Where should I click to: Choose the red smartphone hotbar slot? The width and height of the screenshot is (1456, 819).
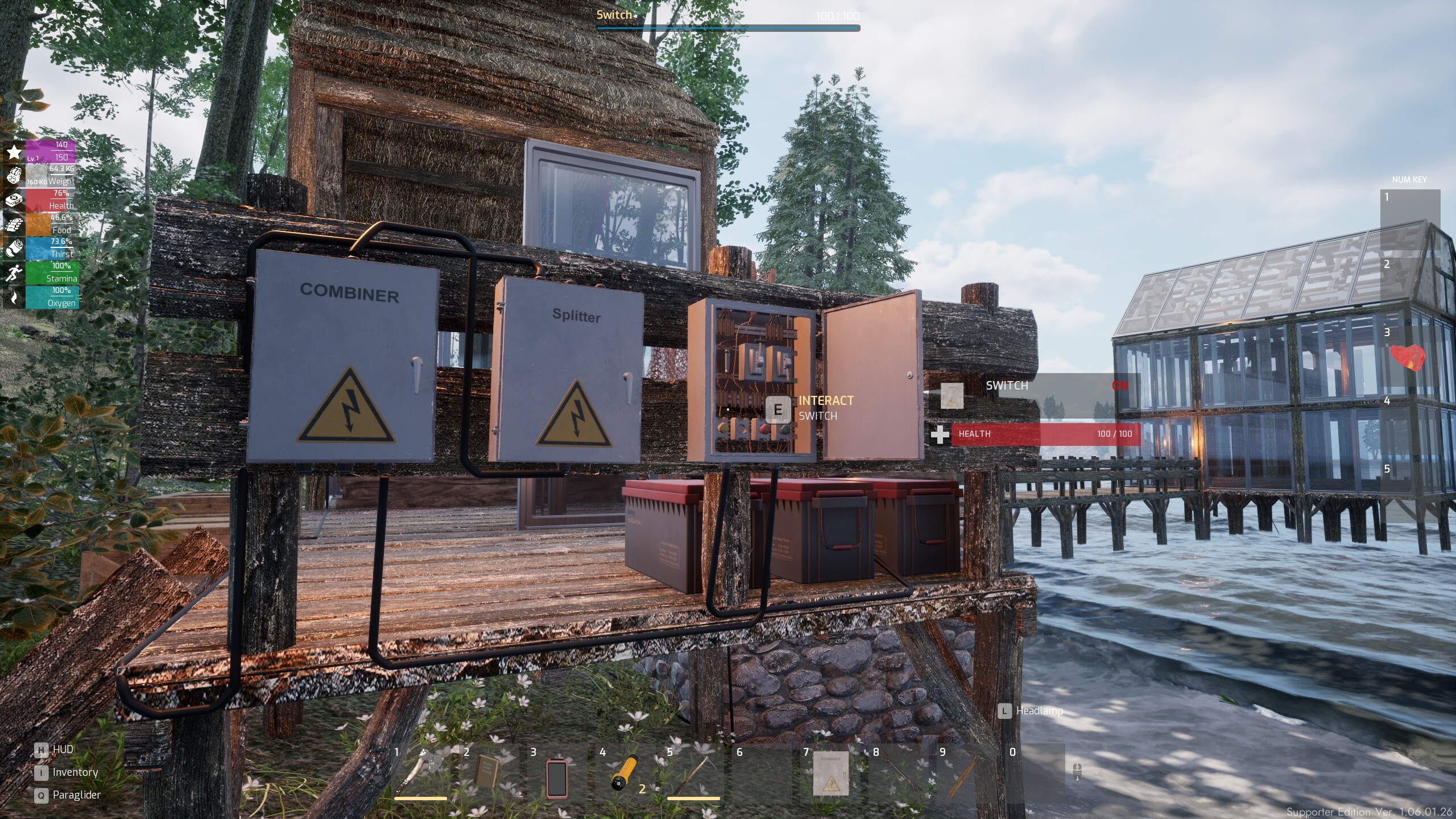[556, 777]
